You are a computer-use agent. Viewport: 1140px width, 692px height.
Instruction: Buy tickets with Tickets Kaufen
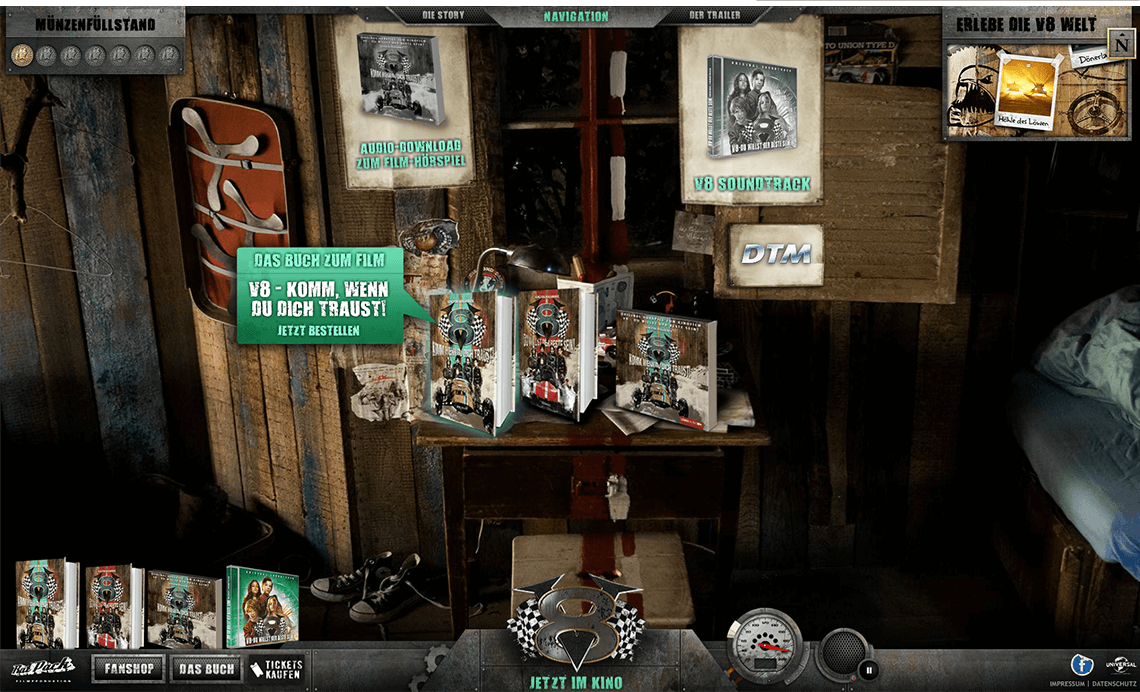pos(276,669)
